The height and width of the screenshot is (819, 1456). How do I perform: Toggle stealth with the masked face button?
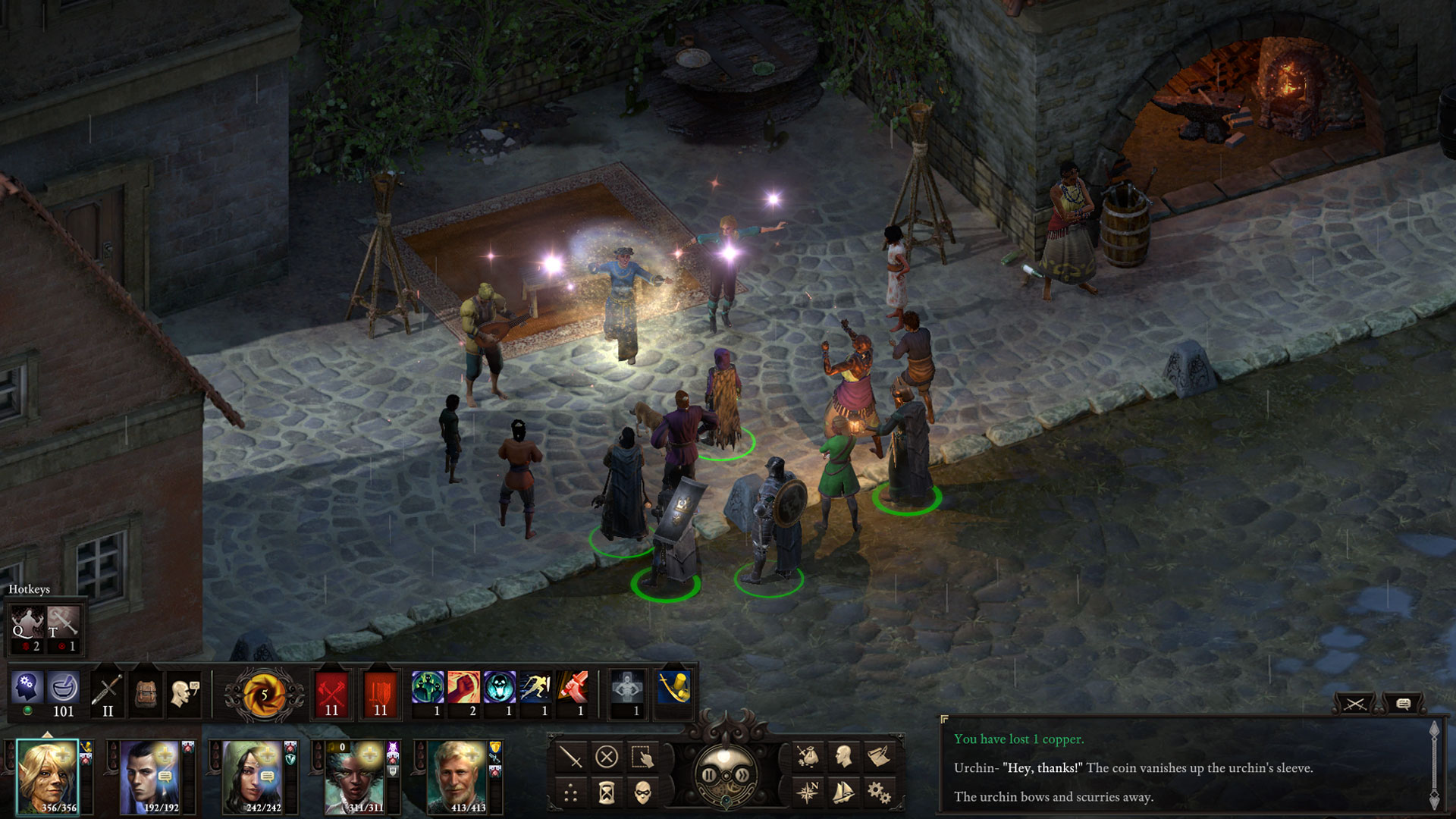click(642, 792)
